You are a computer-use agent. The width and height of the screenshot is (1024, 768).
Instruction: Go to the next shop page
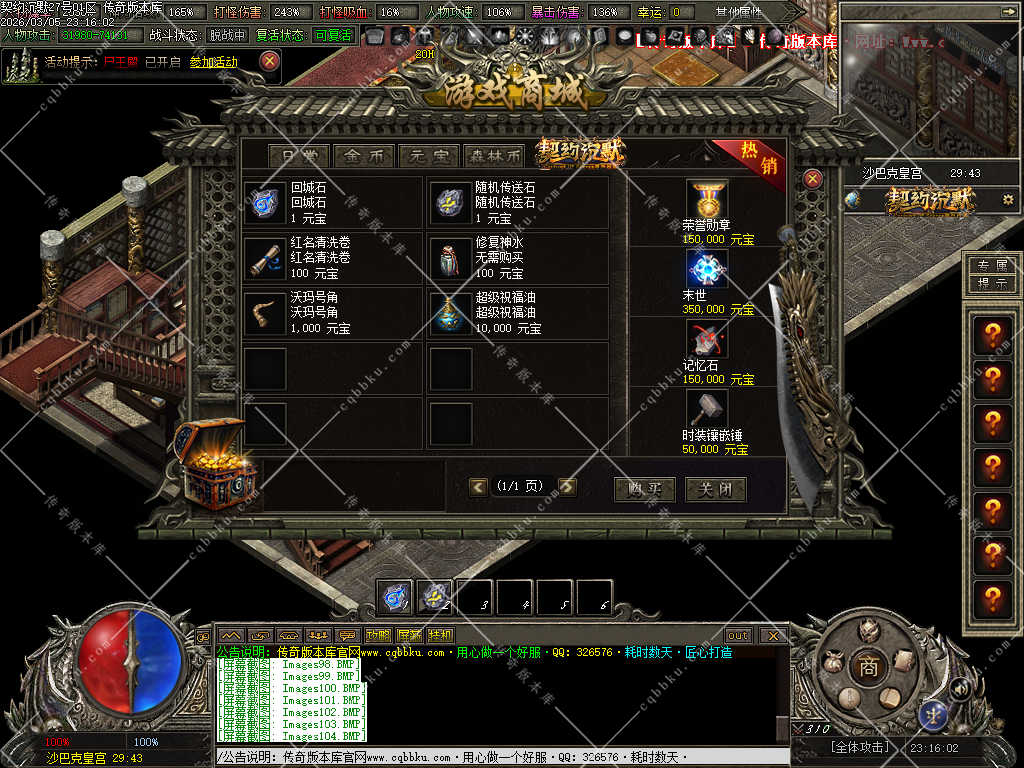tap(568, 487)
